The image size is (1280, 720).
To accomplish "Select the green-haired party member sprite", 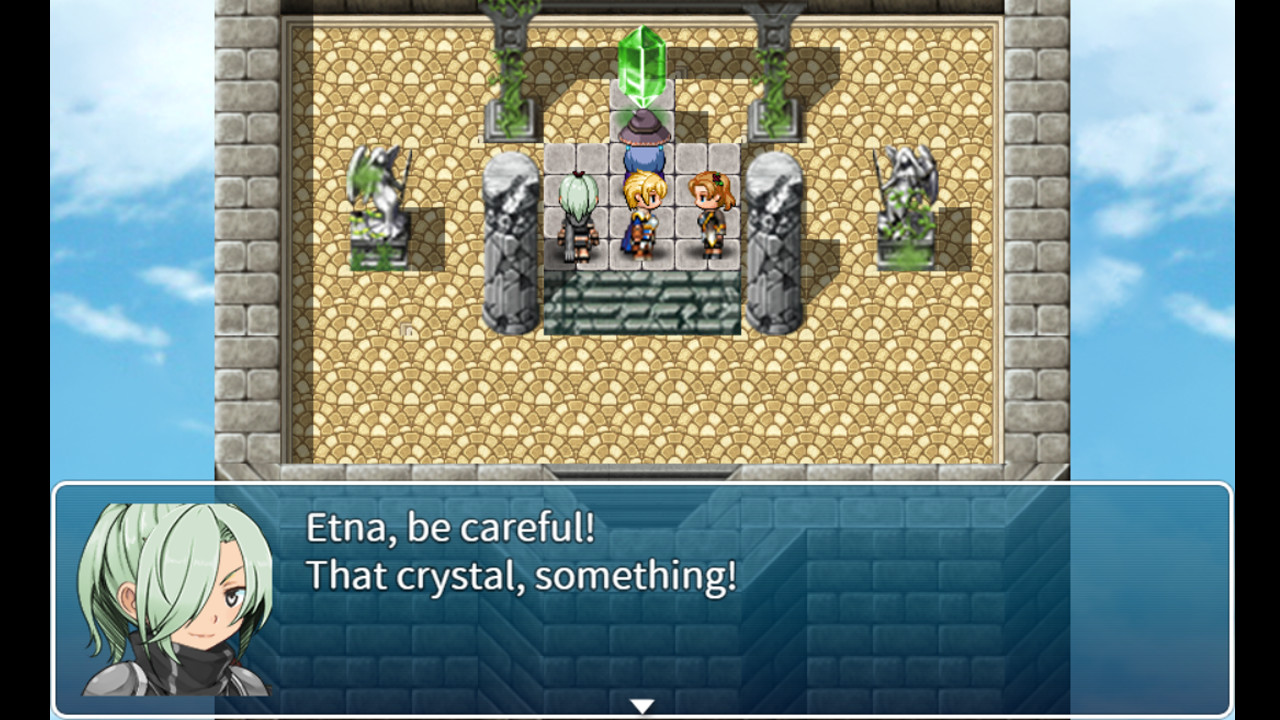I will [x=578, y=215].
